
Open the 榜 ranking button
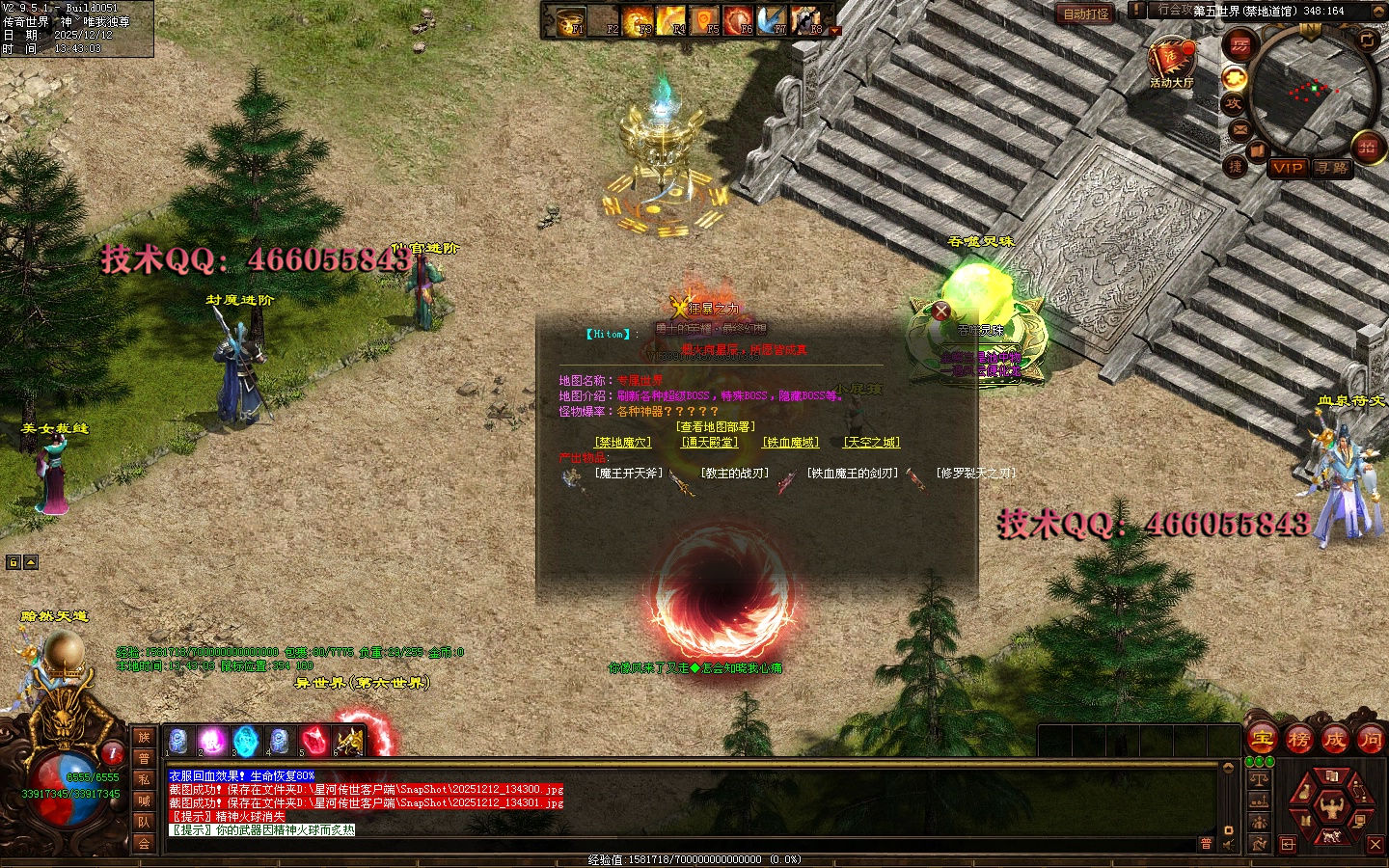(1298, 740)
